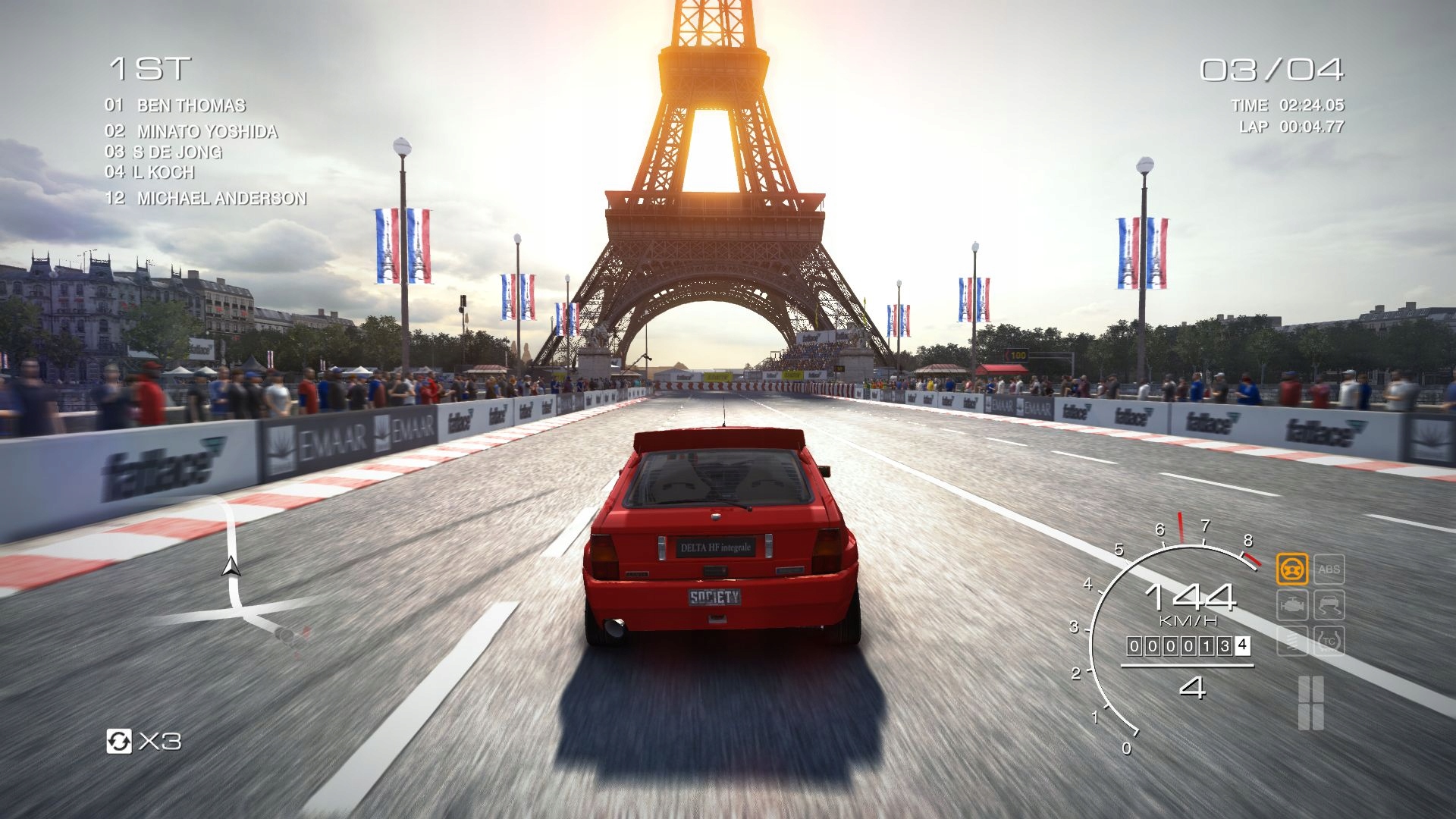Select the highlighted steering assist icon

click(1291, 570)
